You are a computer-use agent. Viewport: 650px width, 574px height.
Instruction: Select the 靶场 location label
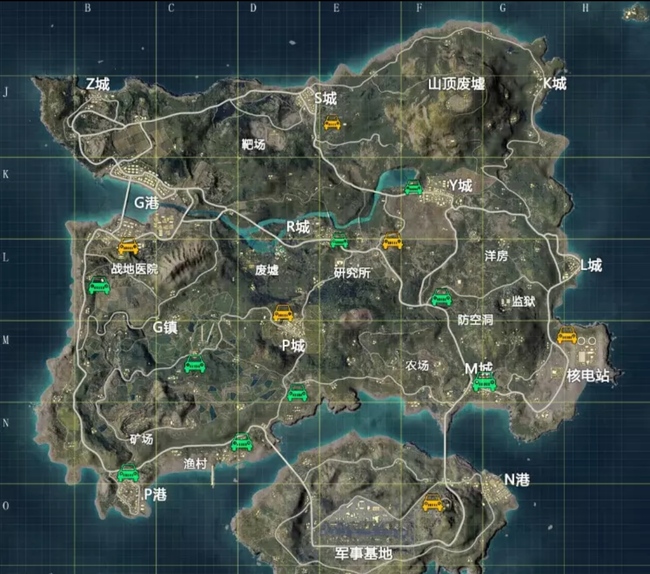[x=254, y=144]
